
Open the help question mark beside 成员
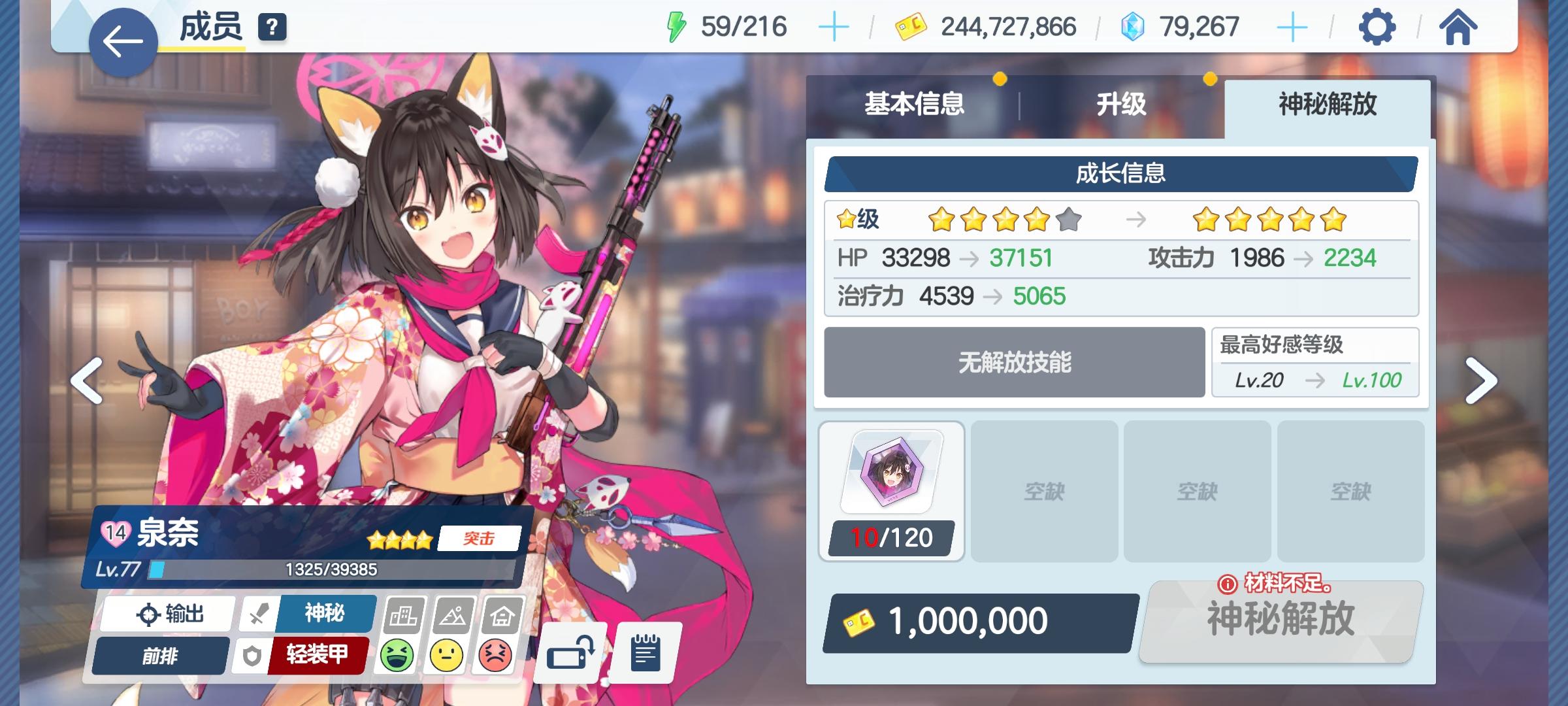pos(273,28)
